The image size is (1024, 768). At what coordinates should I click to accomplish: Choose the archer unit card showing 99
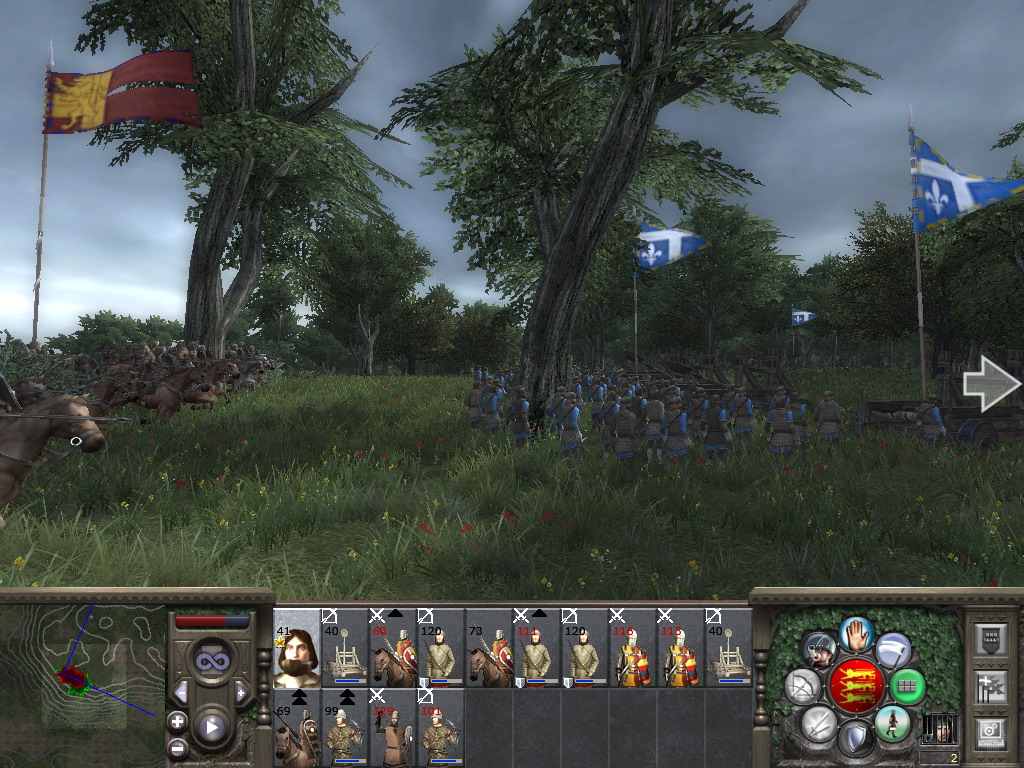click(x=344, y=728)
